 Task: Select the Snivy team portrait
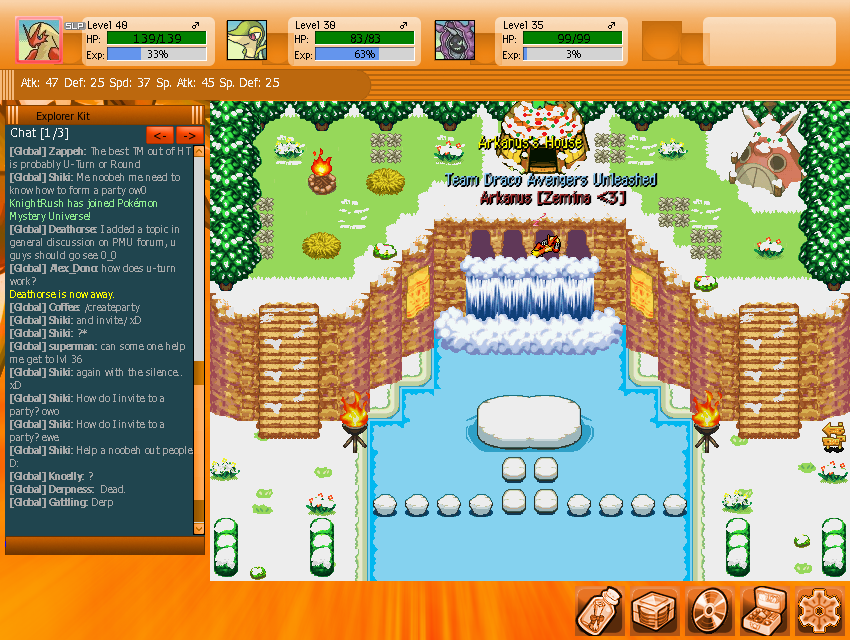click(246, 41)
